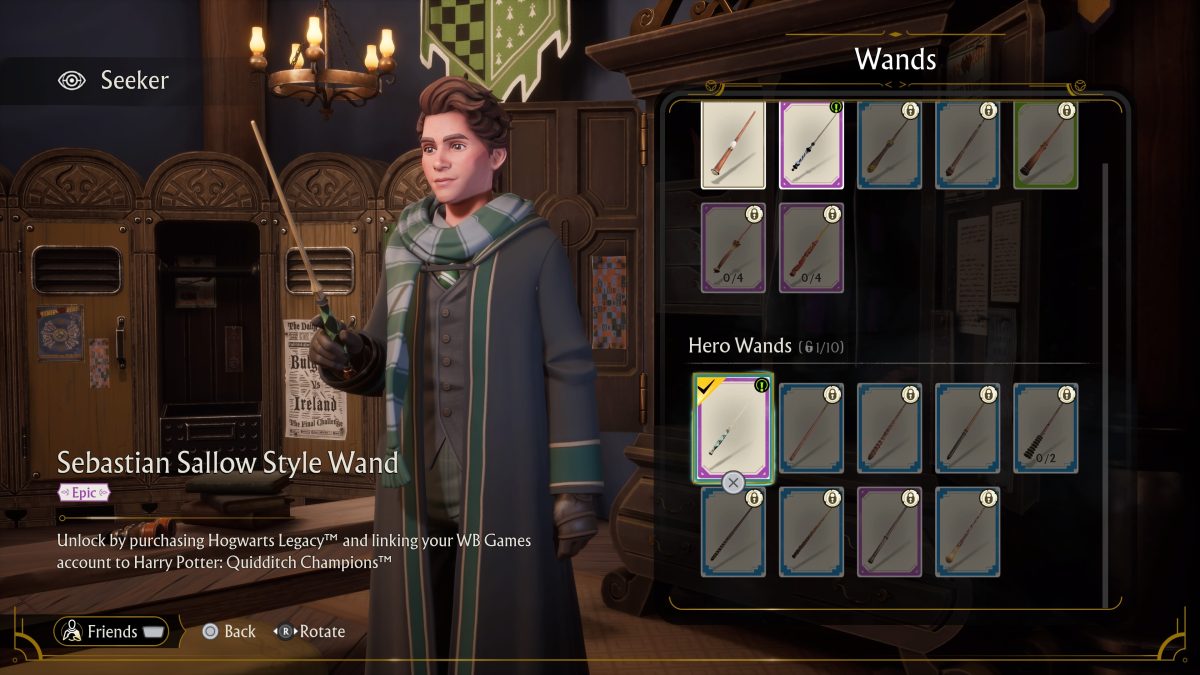The height and width of the screenshot is (675, 1200).
Task: Select the unlocked cream card with brown wand
Action: (733, 144)
